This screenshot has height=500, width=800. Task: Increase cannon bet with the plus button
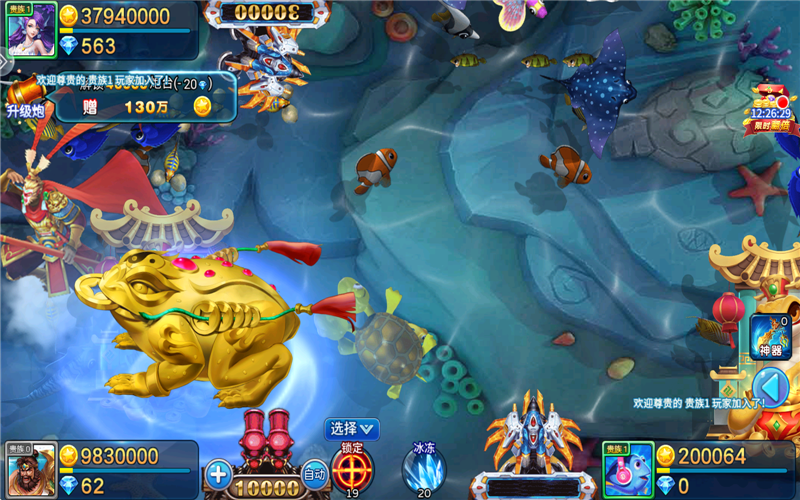pos(219,473)
